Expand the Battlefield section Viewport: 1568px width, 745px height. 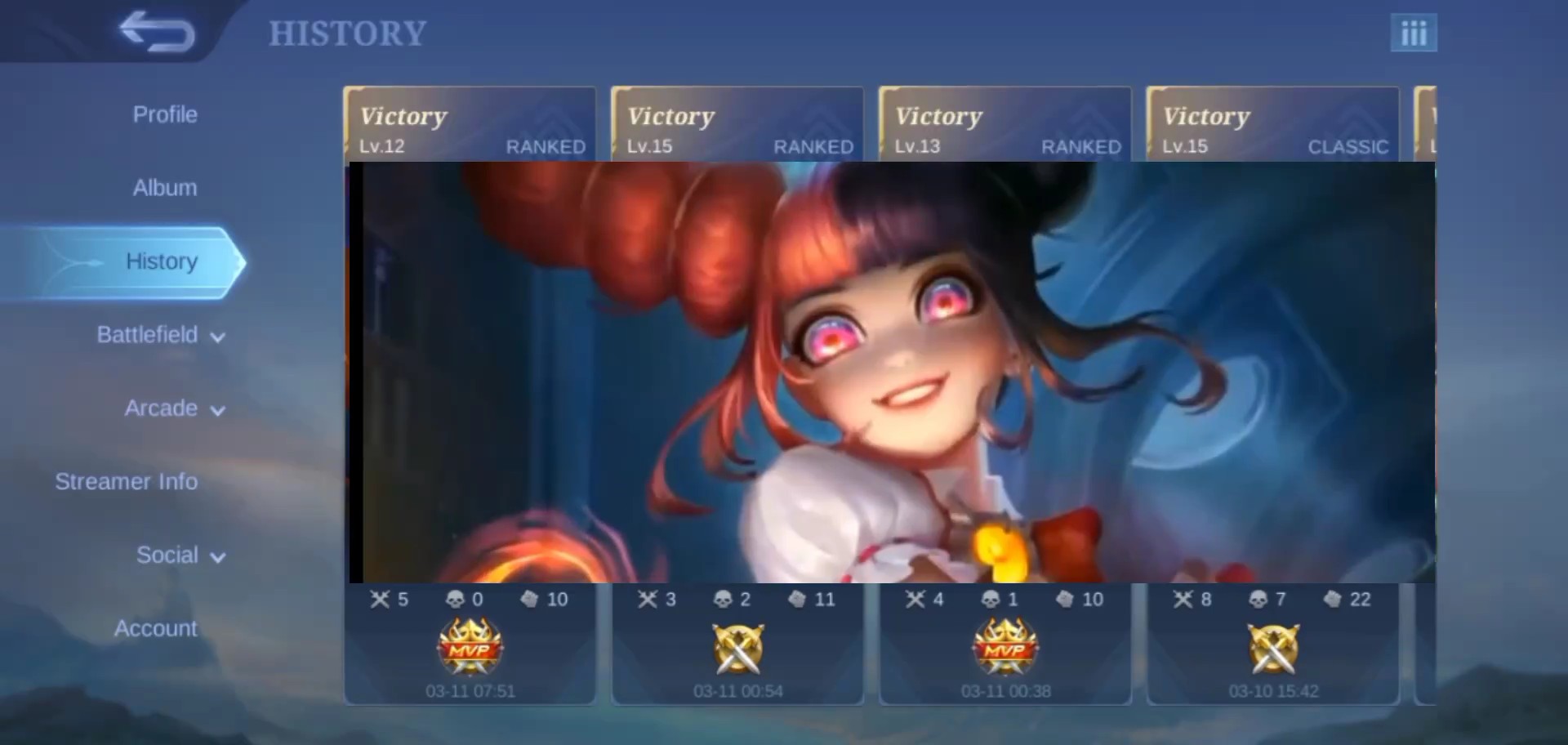(161, 335)
